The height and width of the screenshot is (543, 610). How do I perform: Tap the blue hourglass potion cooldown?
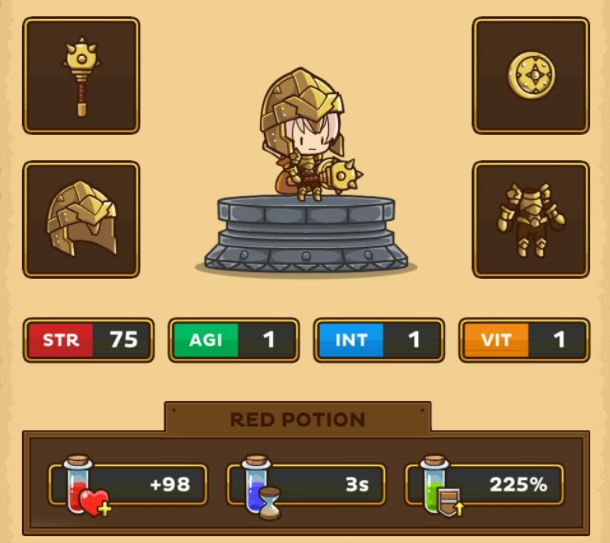pyautogui.click(x=307, y=485)
